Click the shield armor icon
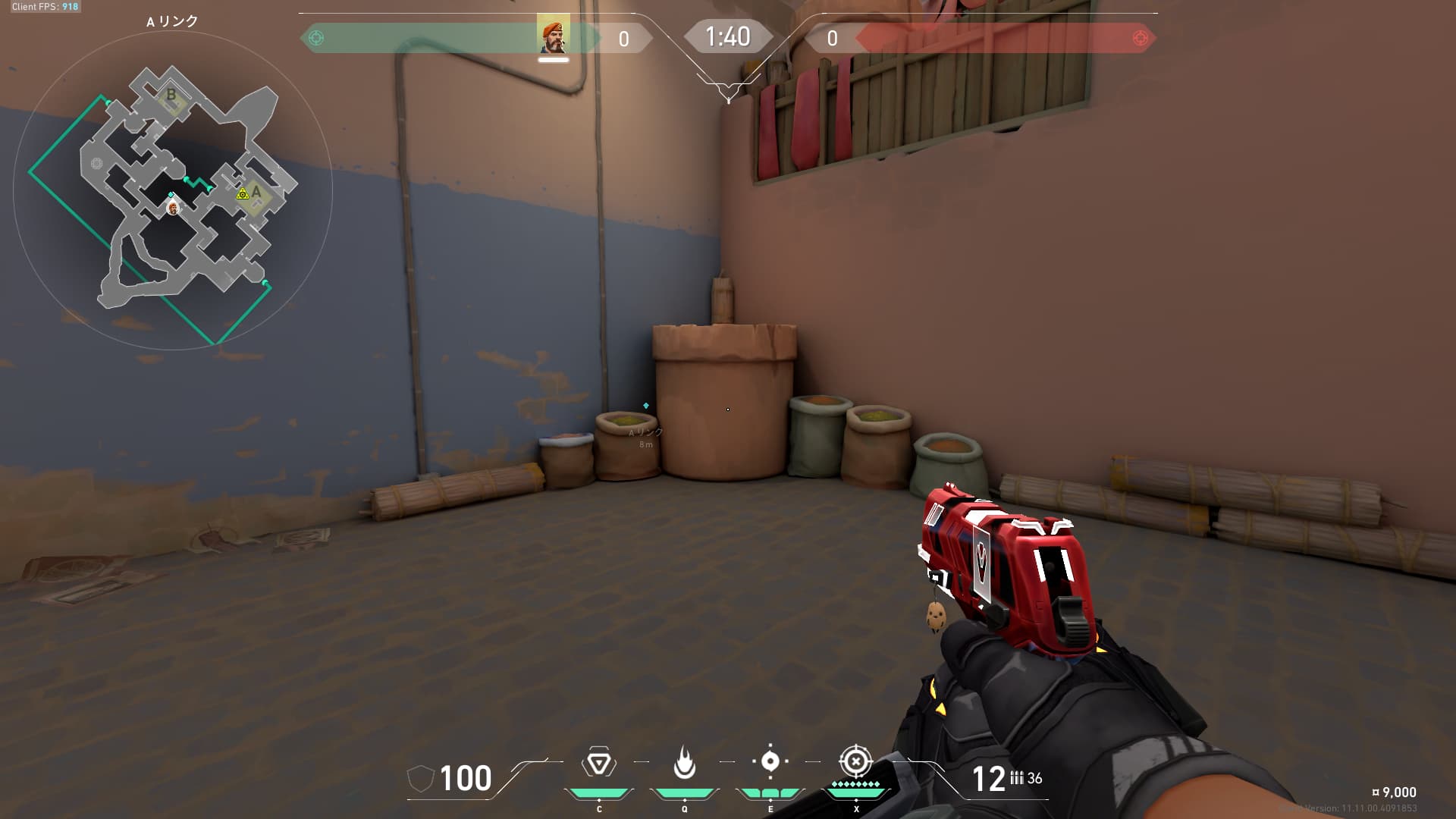The height and width of the screenshot is (819, 1456). [x=420, y=779]
